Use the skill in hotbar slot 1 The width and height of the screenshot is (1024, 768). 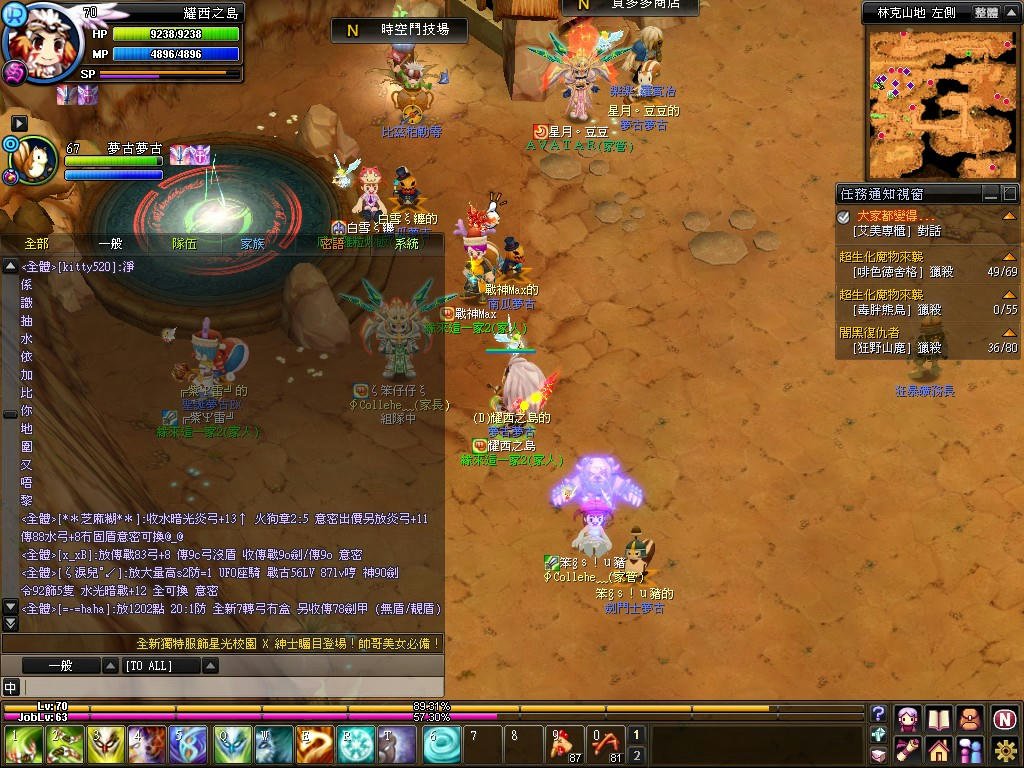point(24,745)
